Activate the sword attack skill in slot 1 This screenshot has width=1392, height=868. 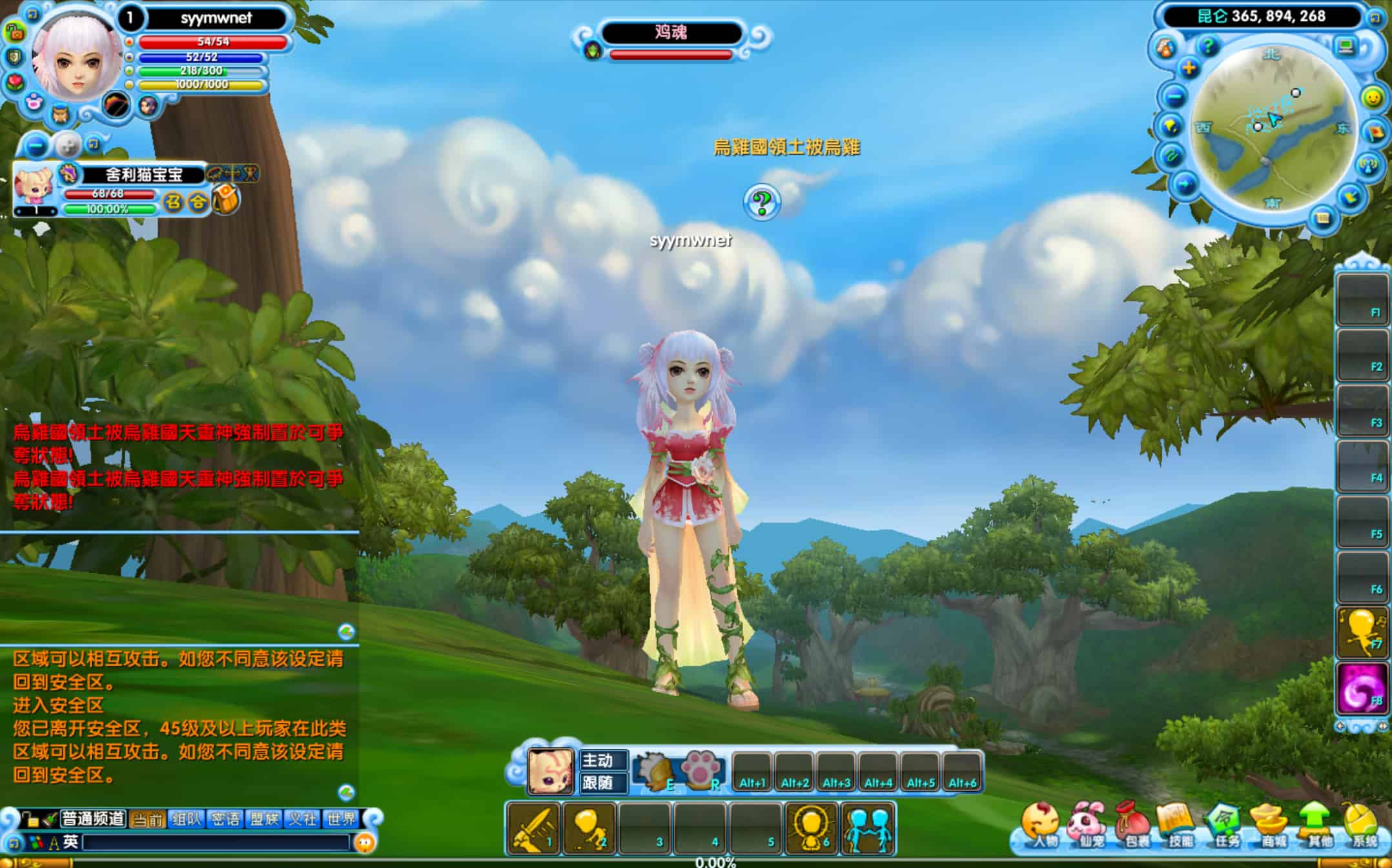(533, 829)
